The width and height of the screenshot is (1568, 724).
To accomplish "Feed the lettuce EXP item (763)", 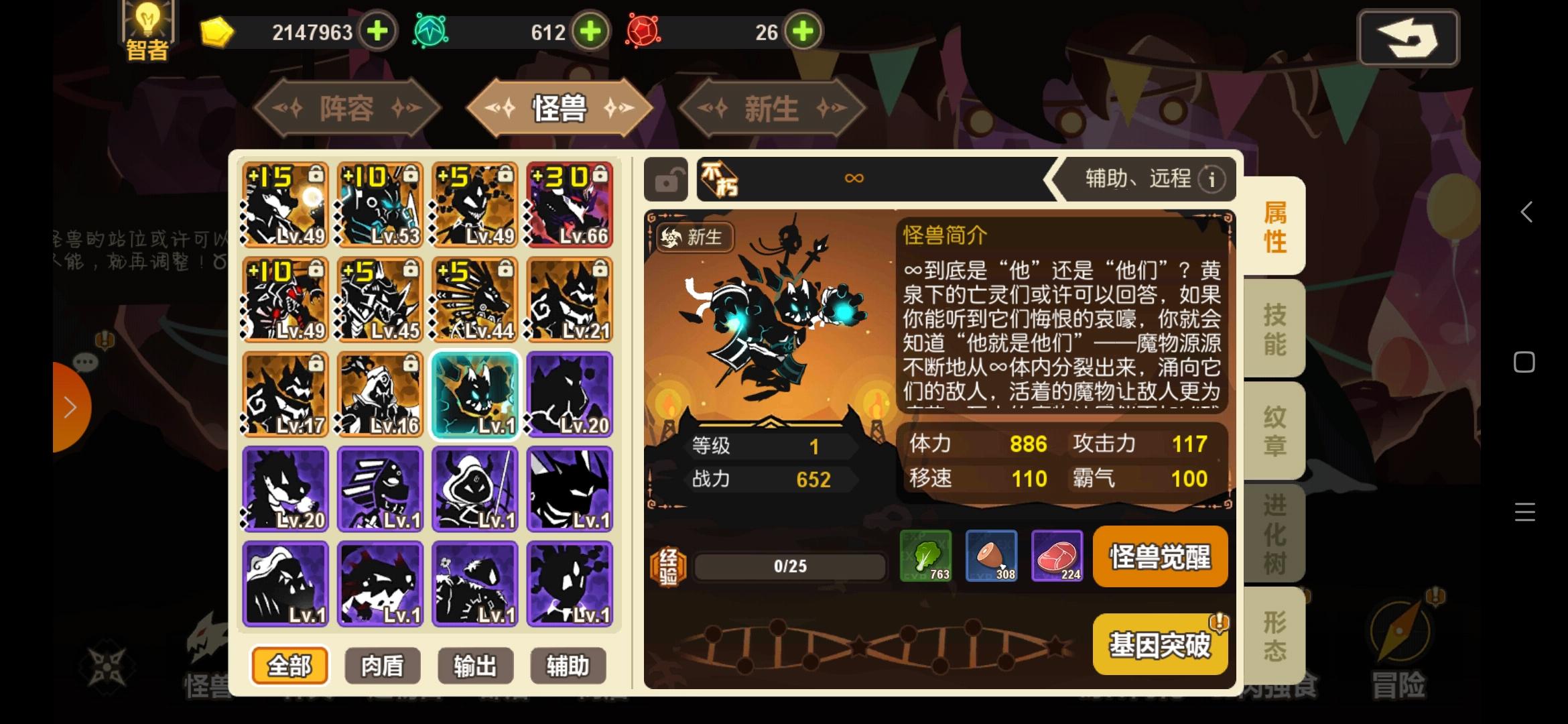I will click(x=927, y=556).
